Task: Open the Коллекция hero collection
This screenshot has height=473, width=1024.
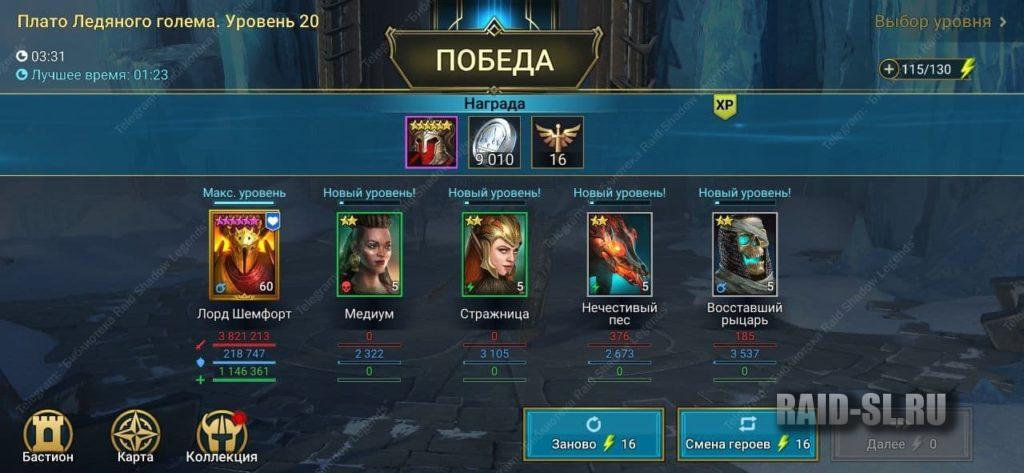Action: [x=221, y=438]
